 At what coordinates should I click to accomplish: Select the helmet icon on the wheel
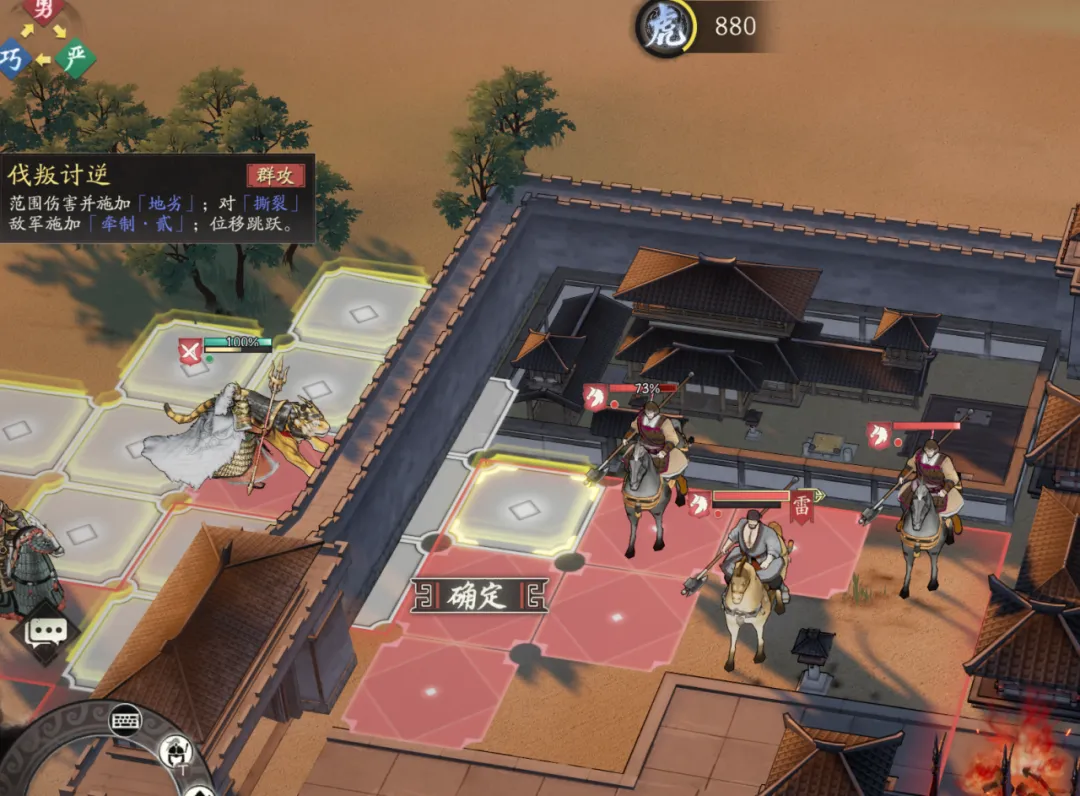(x=174, y=751)
